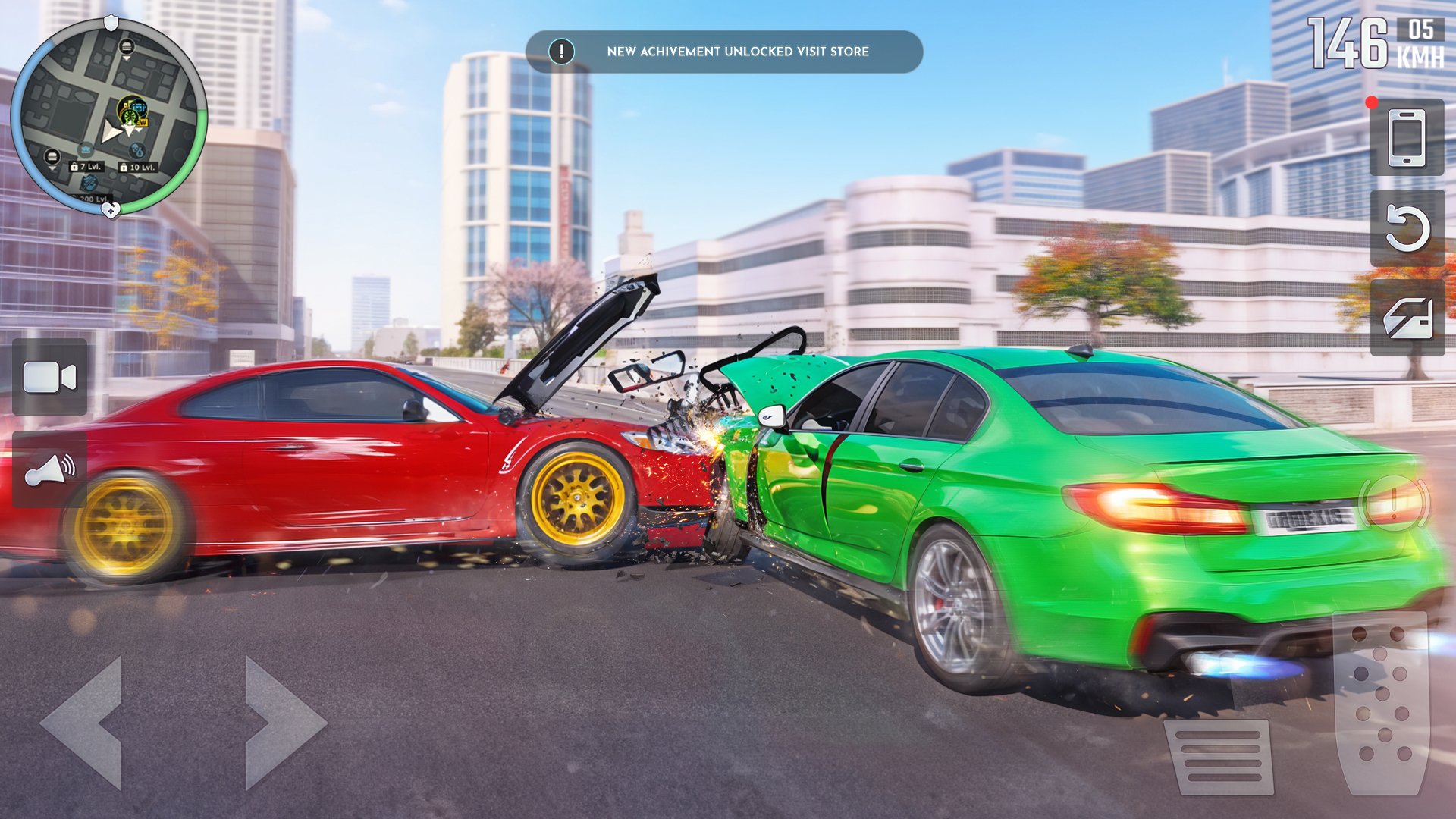Click the crown marker near 7 Lvl

coord(86,149)
